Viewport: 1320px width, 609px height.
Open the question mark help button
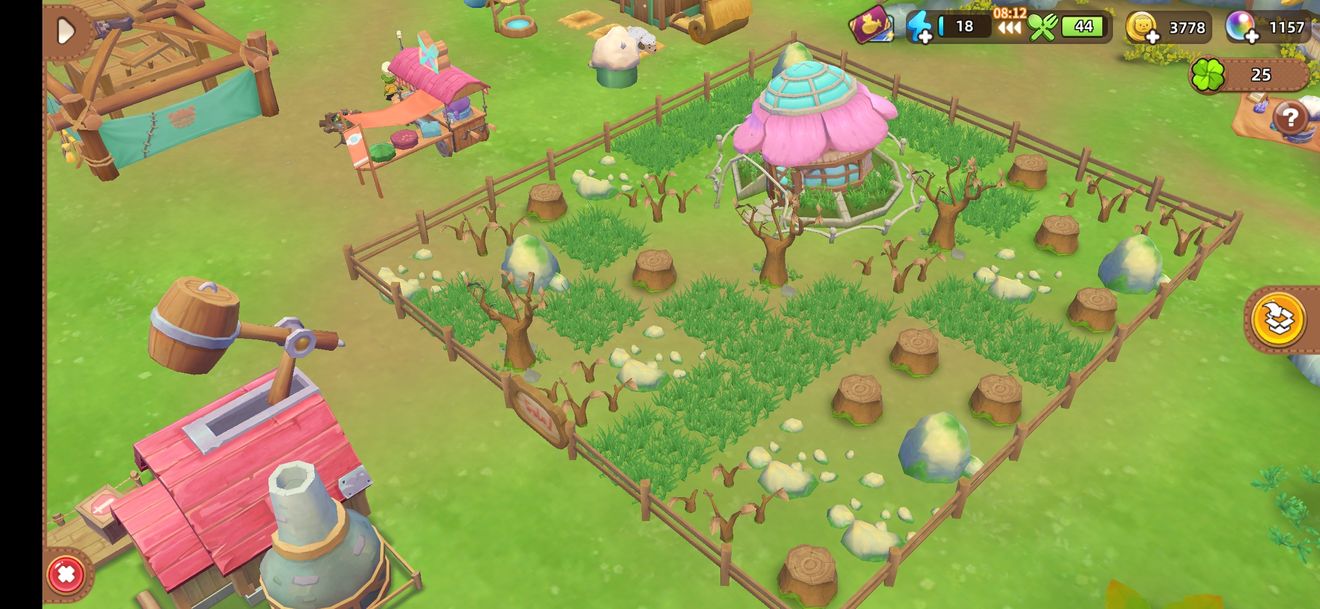click(x=1290, y=119)
